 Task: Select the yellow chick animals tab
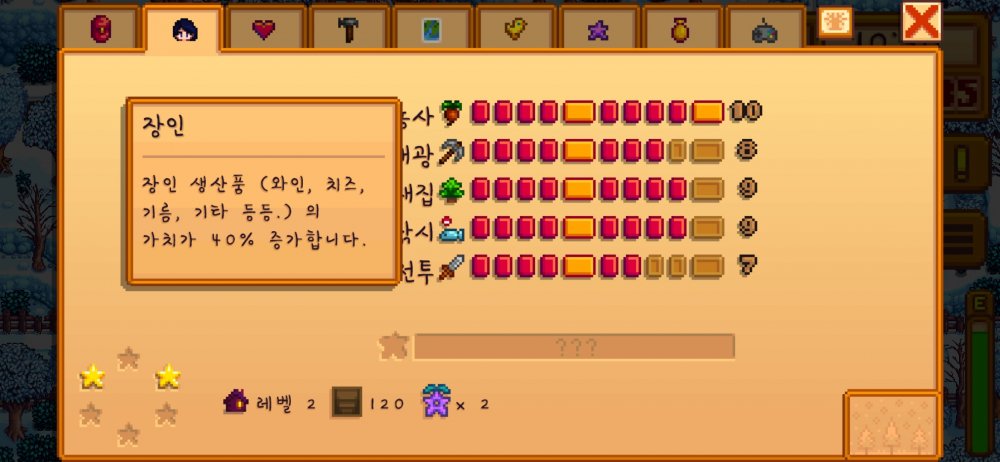514,30
